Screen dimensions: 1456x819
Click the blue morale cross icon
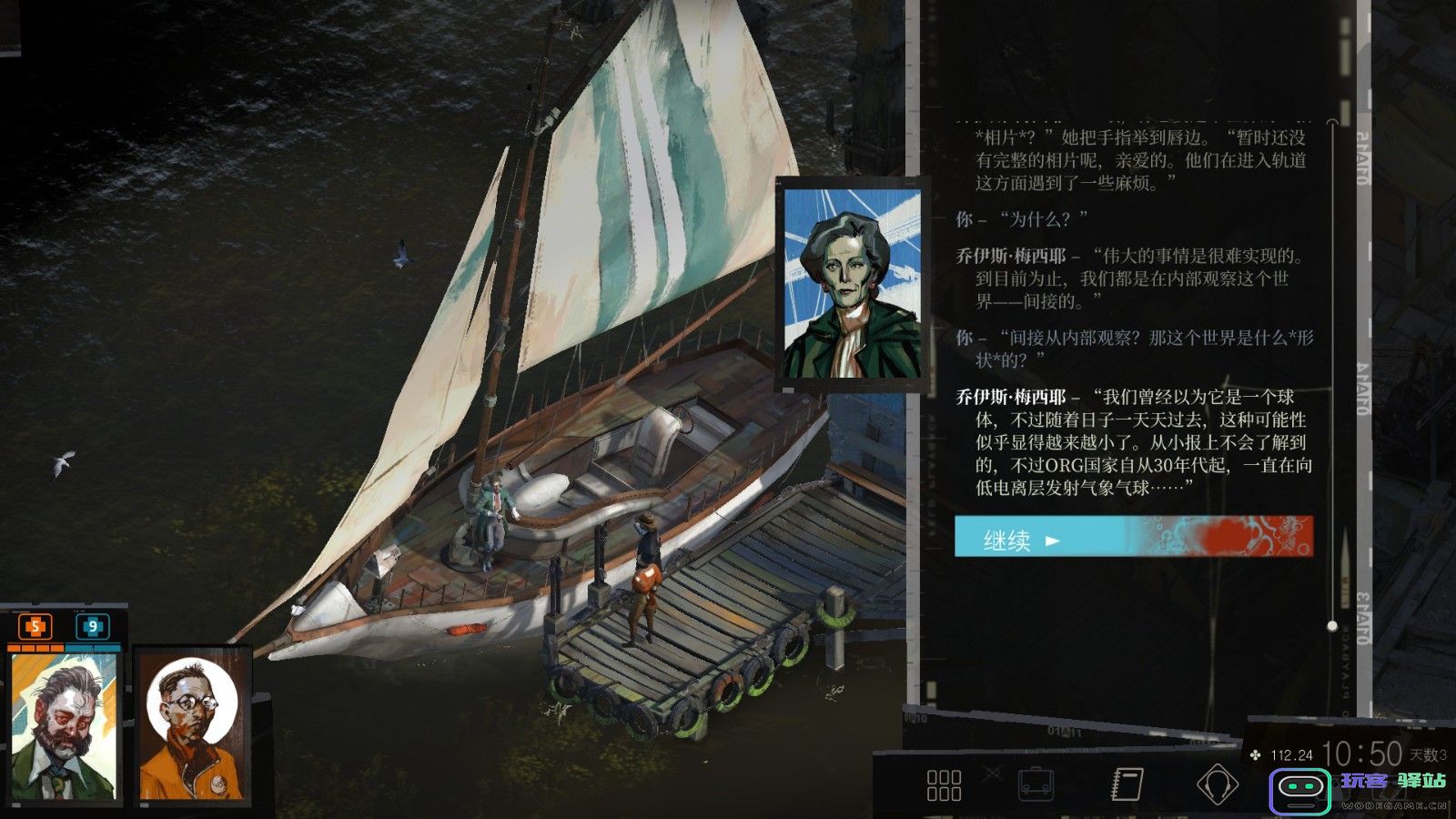94,626
